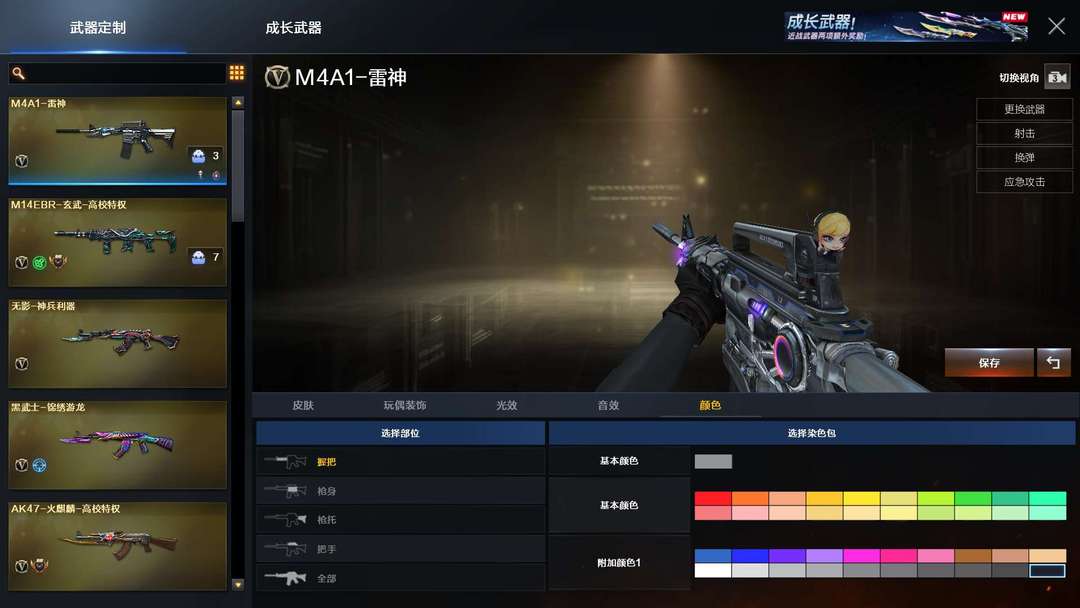
Task: Switch to the 武器定制 tab
Action: tap(98, 27)
